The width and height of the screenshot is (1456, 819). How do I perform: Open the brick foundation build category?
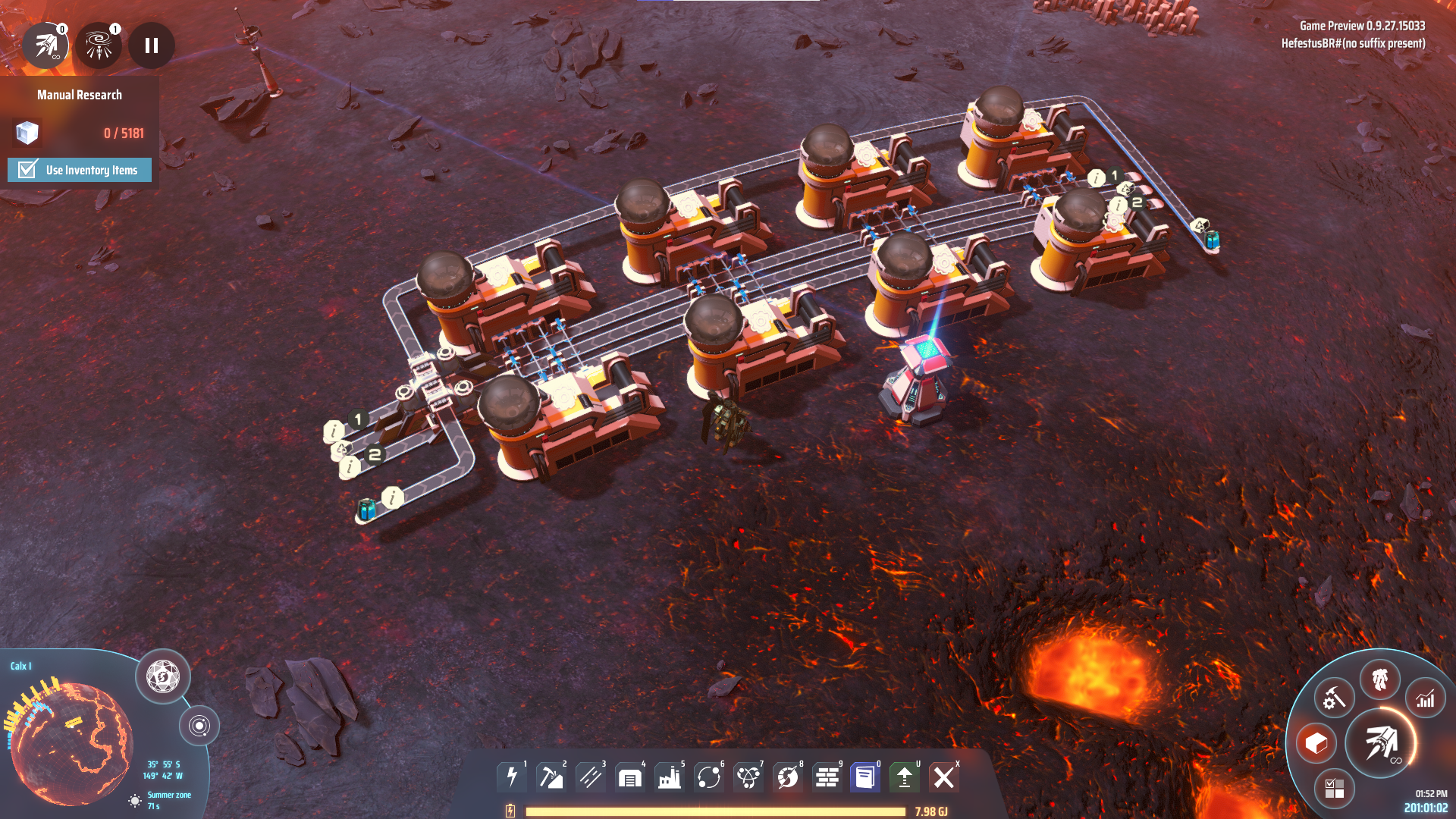coord(827,777)
